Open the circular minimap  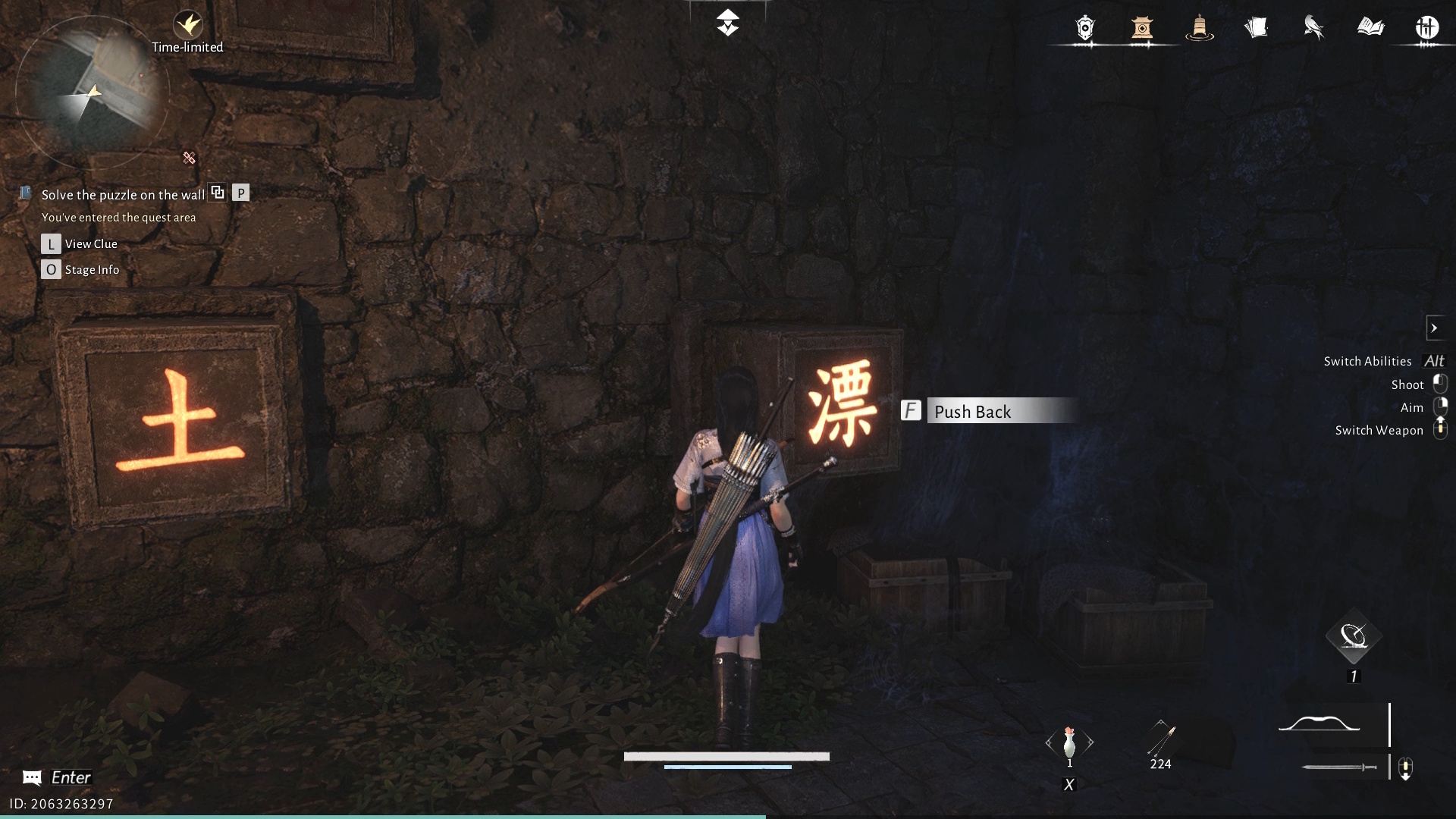click(91, 93)
